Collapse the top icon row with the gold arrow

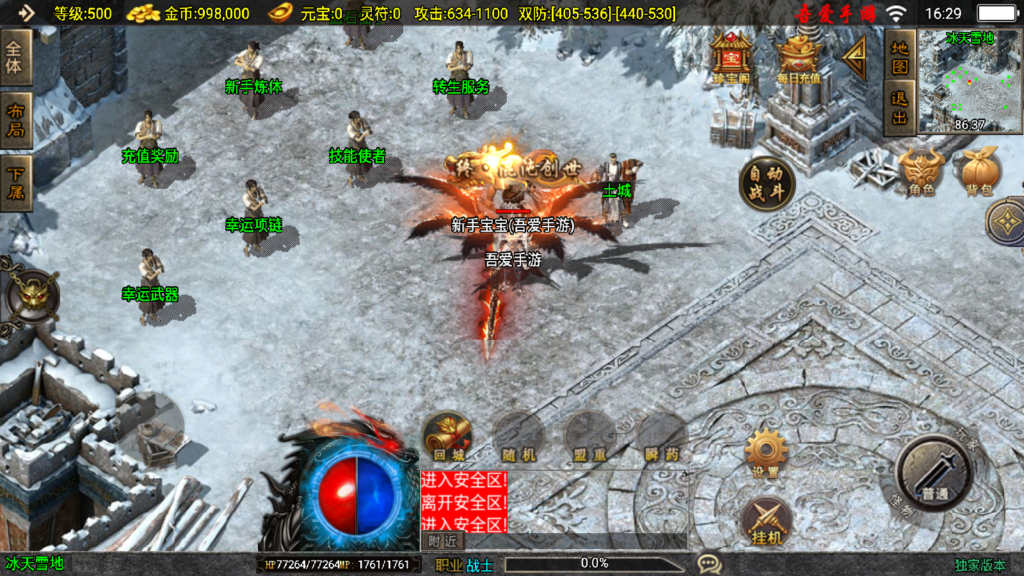tap(855, 57)
